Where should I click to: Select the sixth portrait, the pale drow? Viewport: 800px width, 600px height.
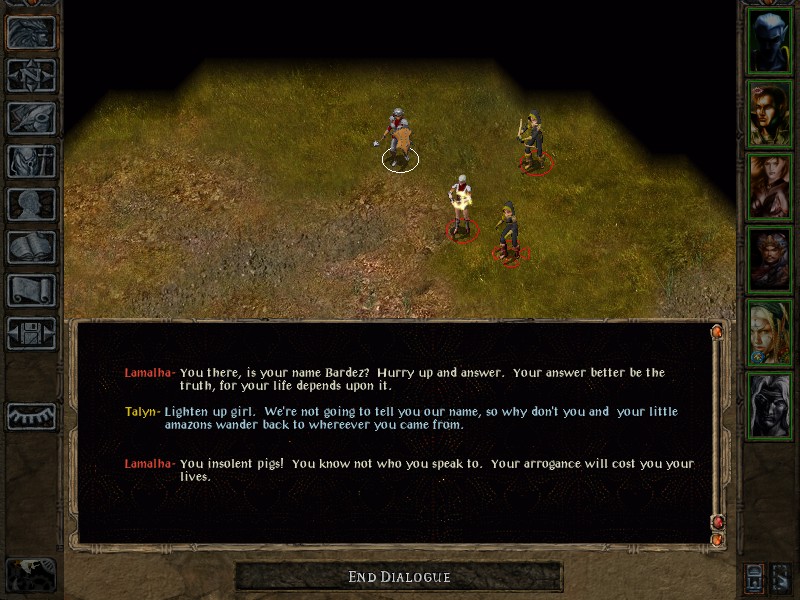(770, 406)
